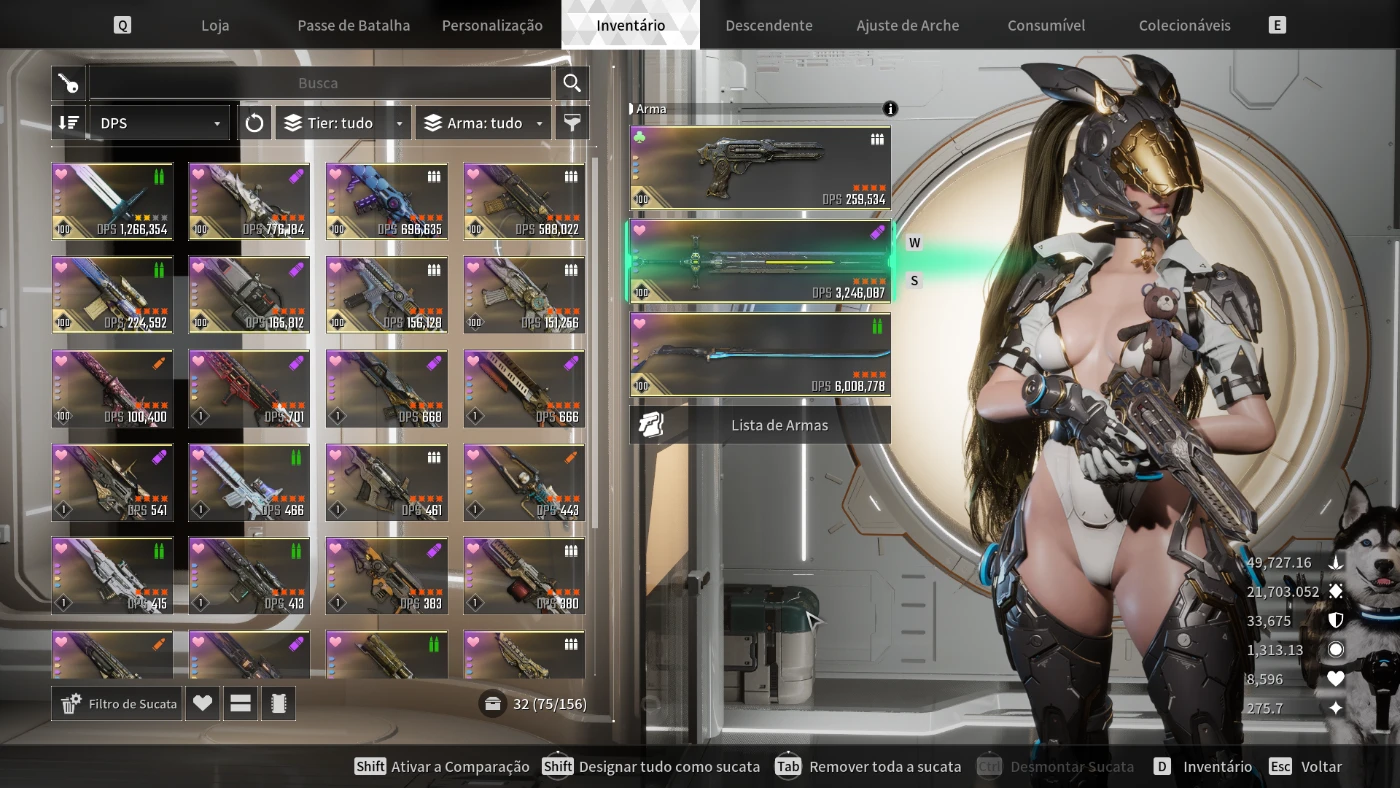Go to the Descendente tab
Screen dimensions: 1400x788
(x=769, y=25)
